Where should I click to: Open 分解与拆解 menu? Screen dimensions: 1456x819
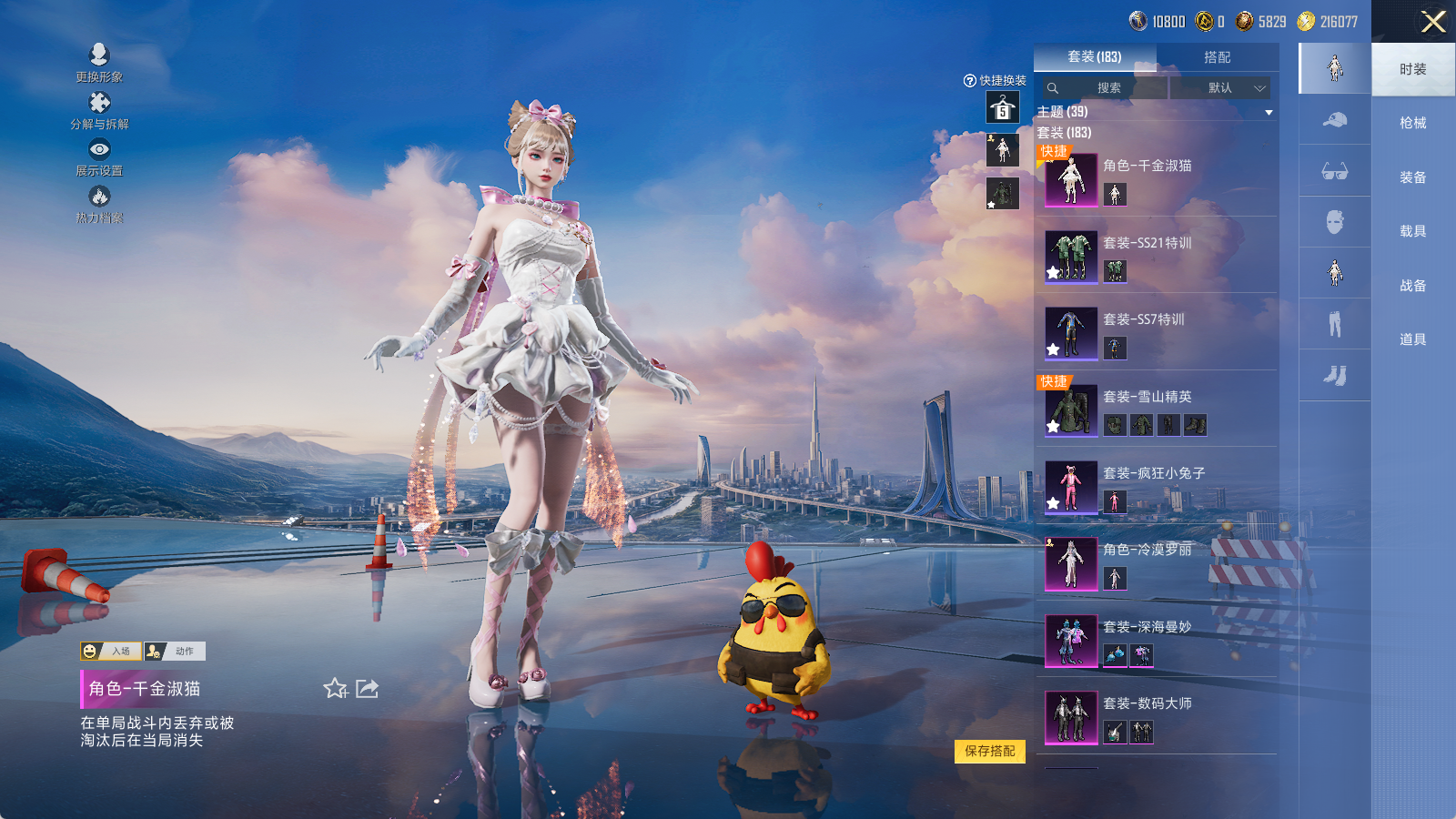(x=99, y=110)
